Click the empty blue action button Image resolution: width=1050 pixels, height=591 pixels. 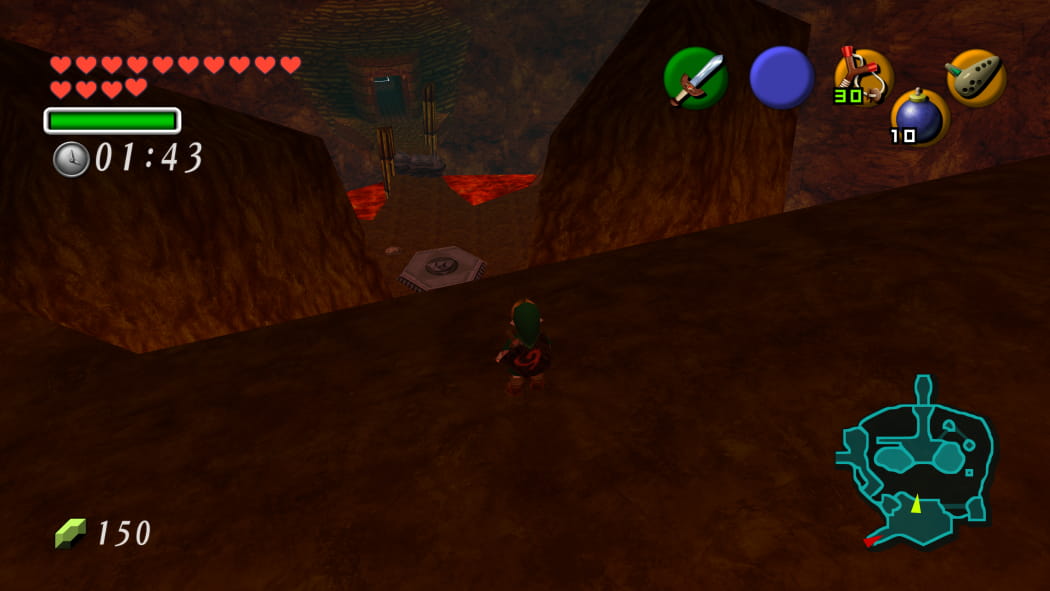[x=781, y=77]
